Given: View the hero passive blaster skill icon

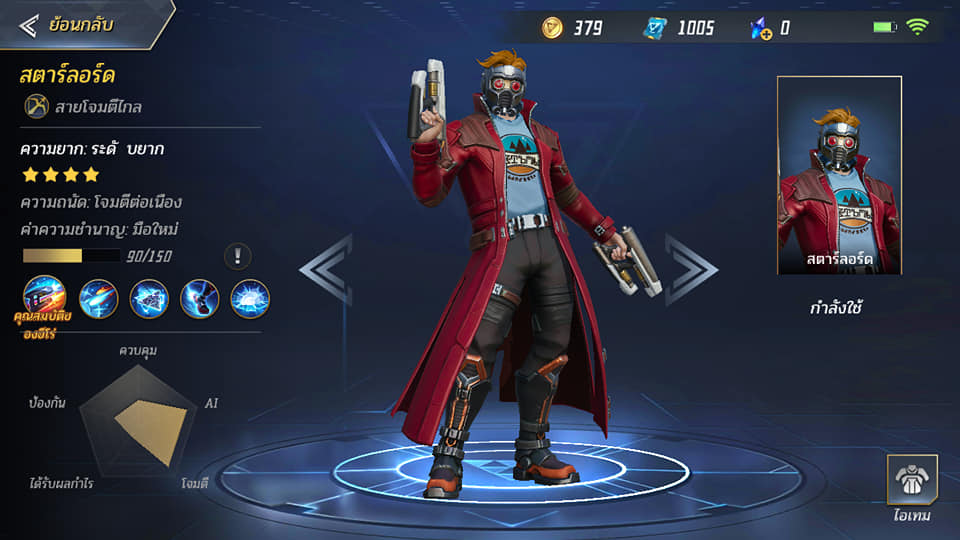Looking at the screenshot, I should (x=46, y=298).
